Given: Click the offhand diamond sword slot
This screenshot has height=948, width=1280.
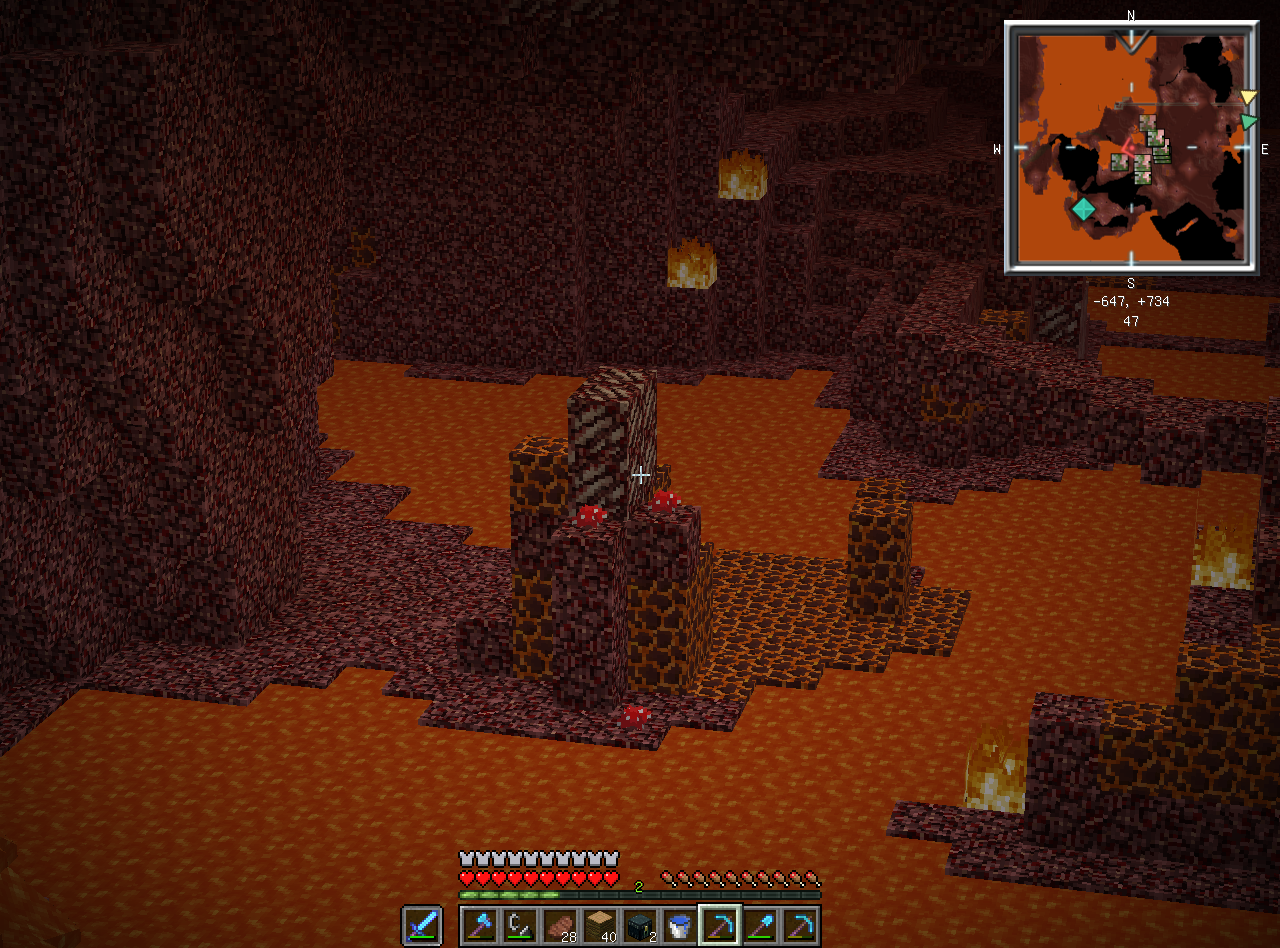Looking at the screenshot, I should pyautogui.click(x=421, y=925).
